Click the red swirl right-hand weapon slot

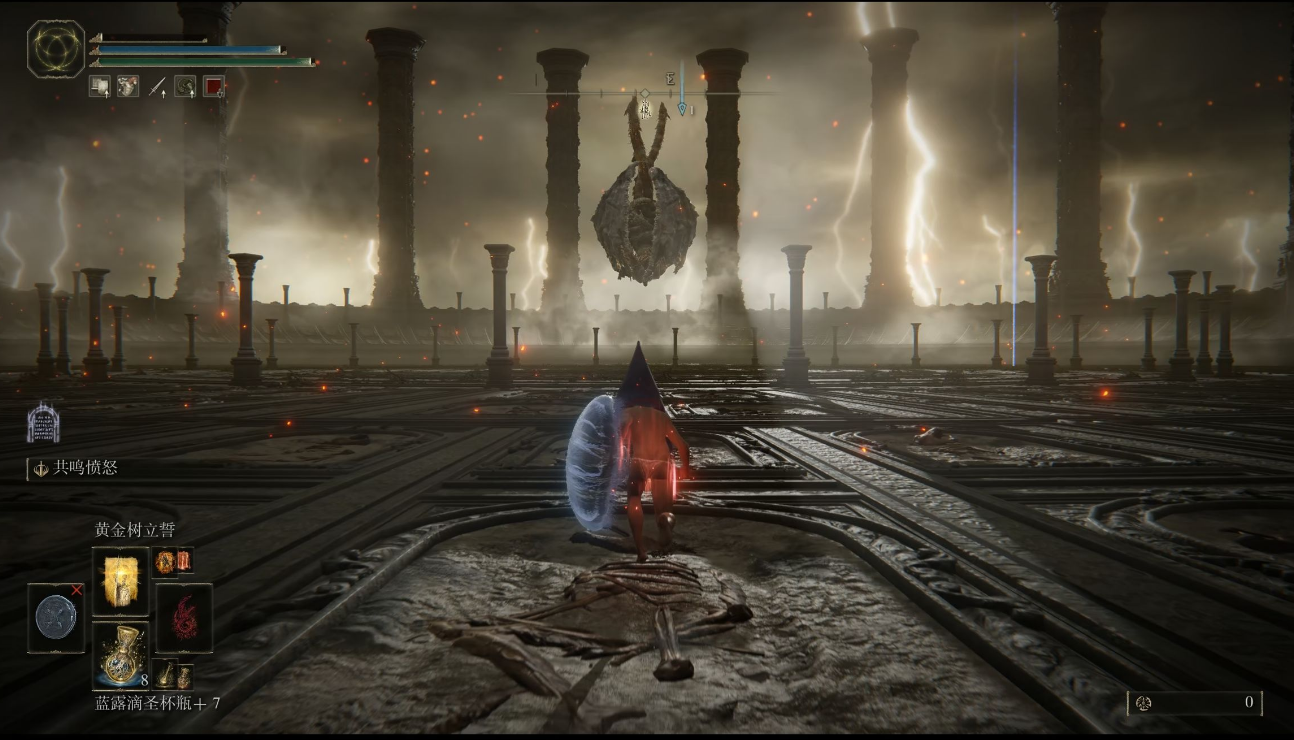click(x=184, y=618)
